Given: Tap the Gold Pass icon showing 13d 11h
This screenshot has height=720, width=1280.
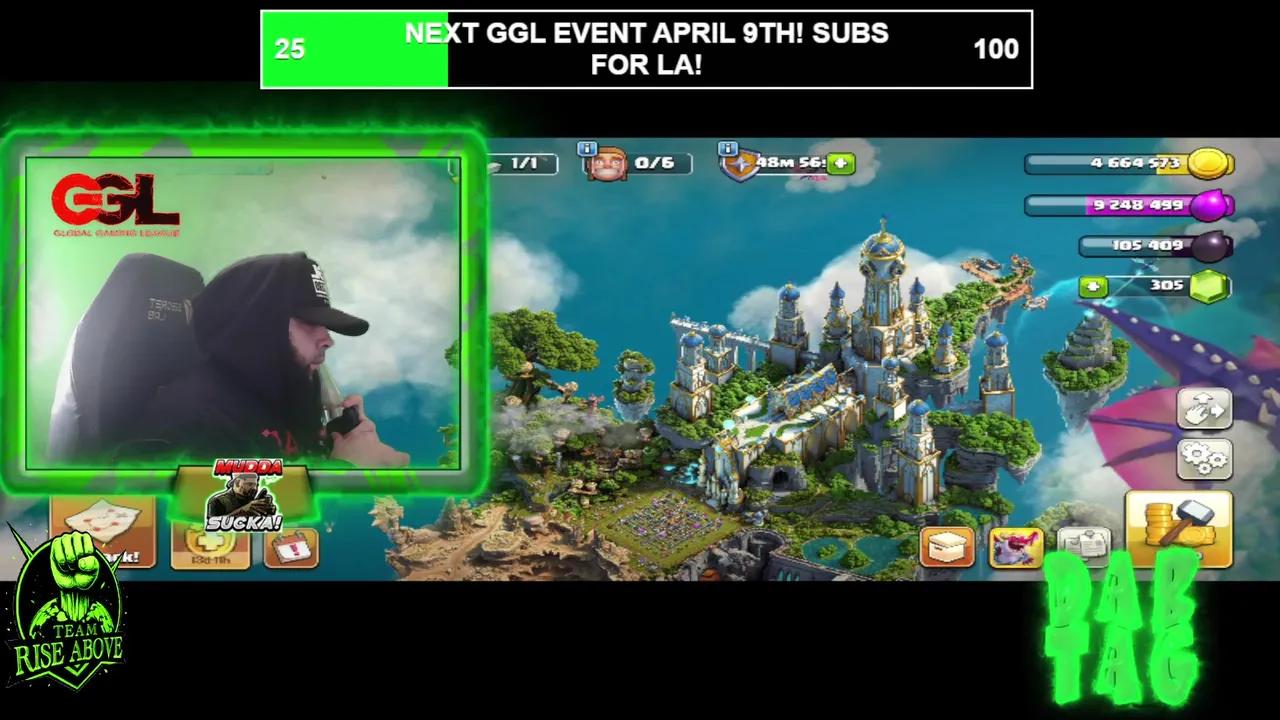Looking at the screenshot, I should (x=208, y=545).
